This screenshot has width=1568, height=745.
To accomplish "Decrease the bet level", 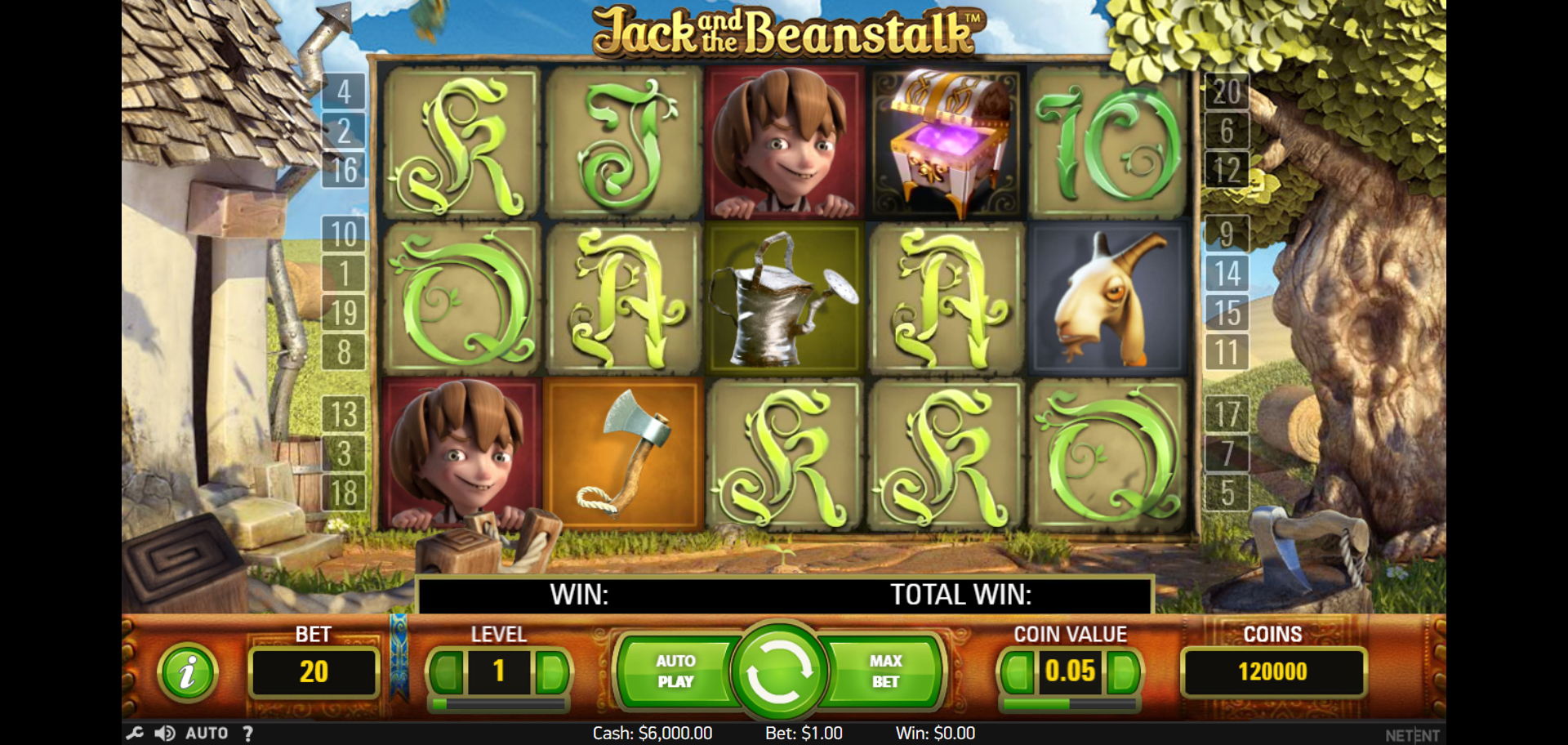I will coord(447,672).
